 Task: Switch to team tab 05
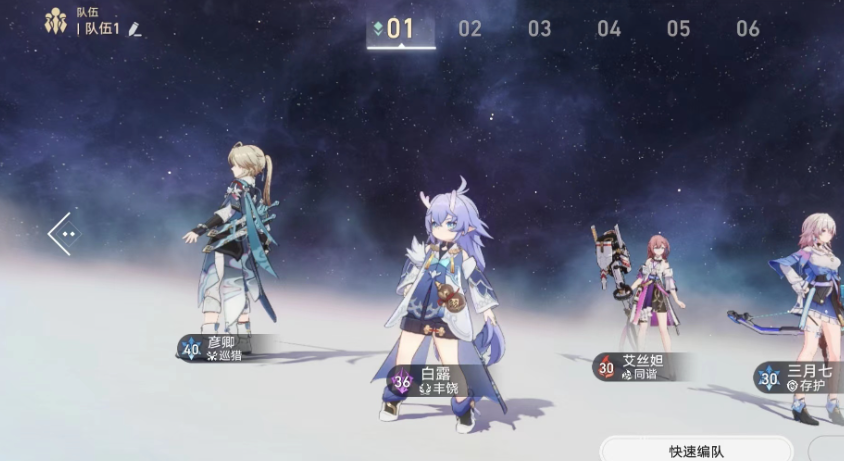679,29
